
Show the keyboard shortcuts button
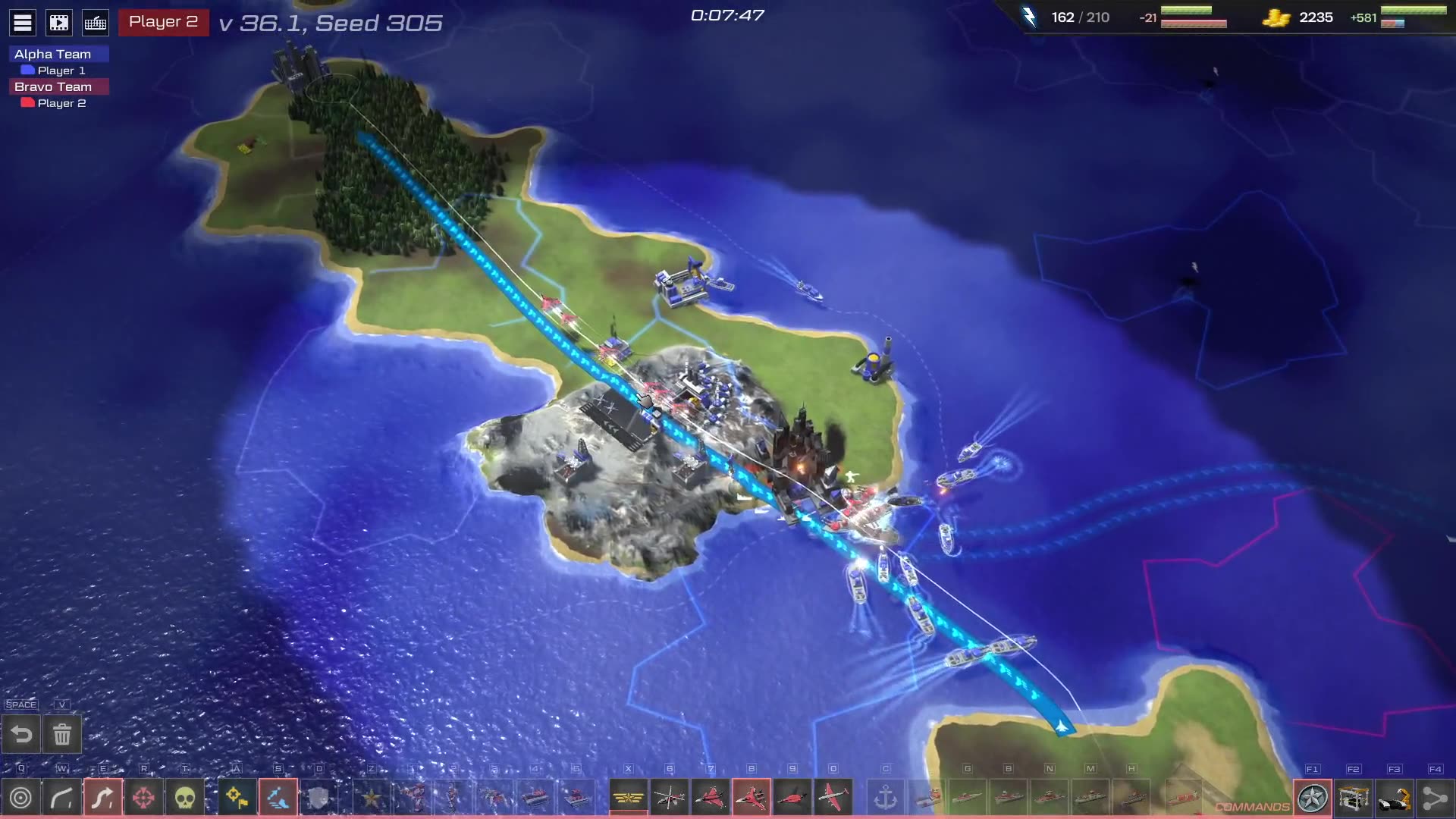pyautogui.click(x=96, y=23)
